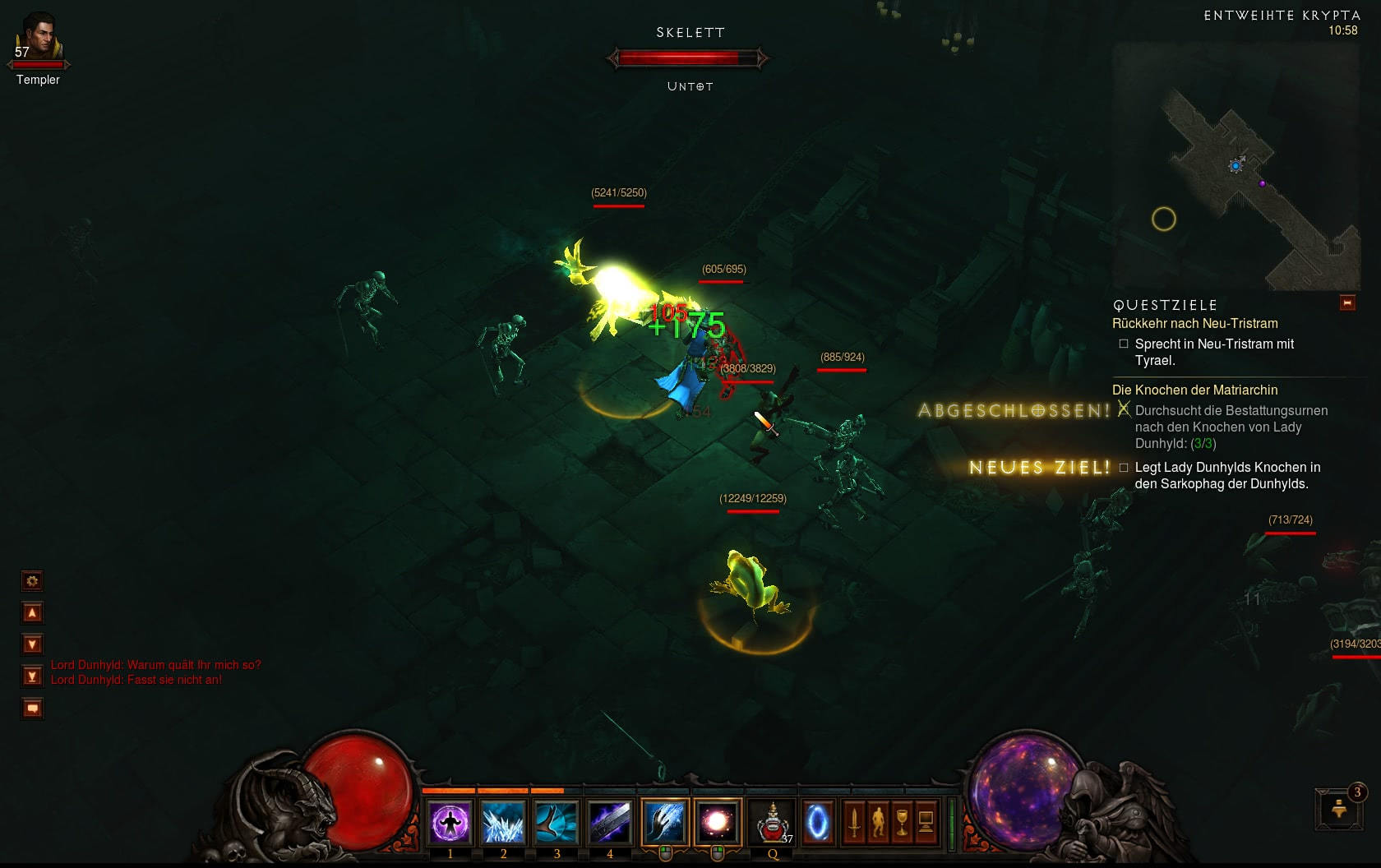Collapse the Questziele tracker

click(1347, 303)
